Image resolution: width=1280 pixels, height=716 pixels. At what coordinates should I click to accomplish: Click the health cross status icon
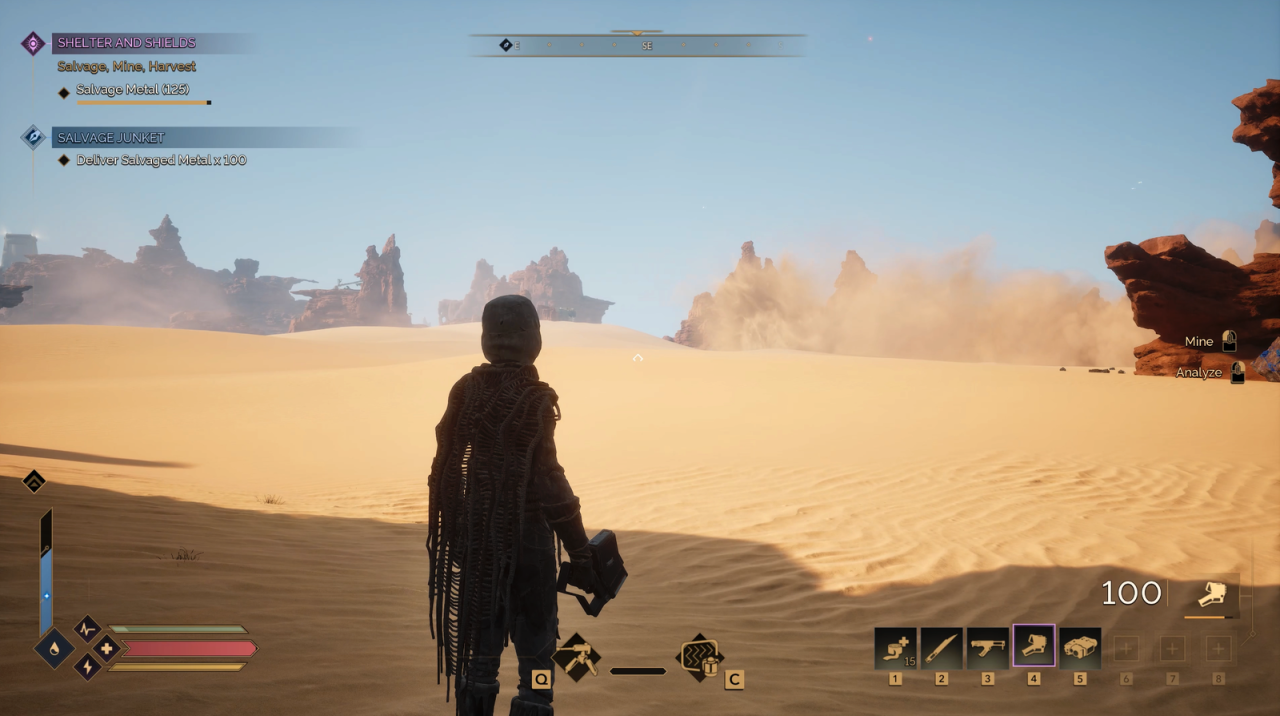[x=106, y=648]
